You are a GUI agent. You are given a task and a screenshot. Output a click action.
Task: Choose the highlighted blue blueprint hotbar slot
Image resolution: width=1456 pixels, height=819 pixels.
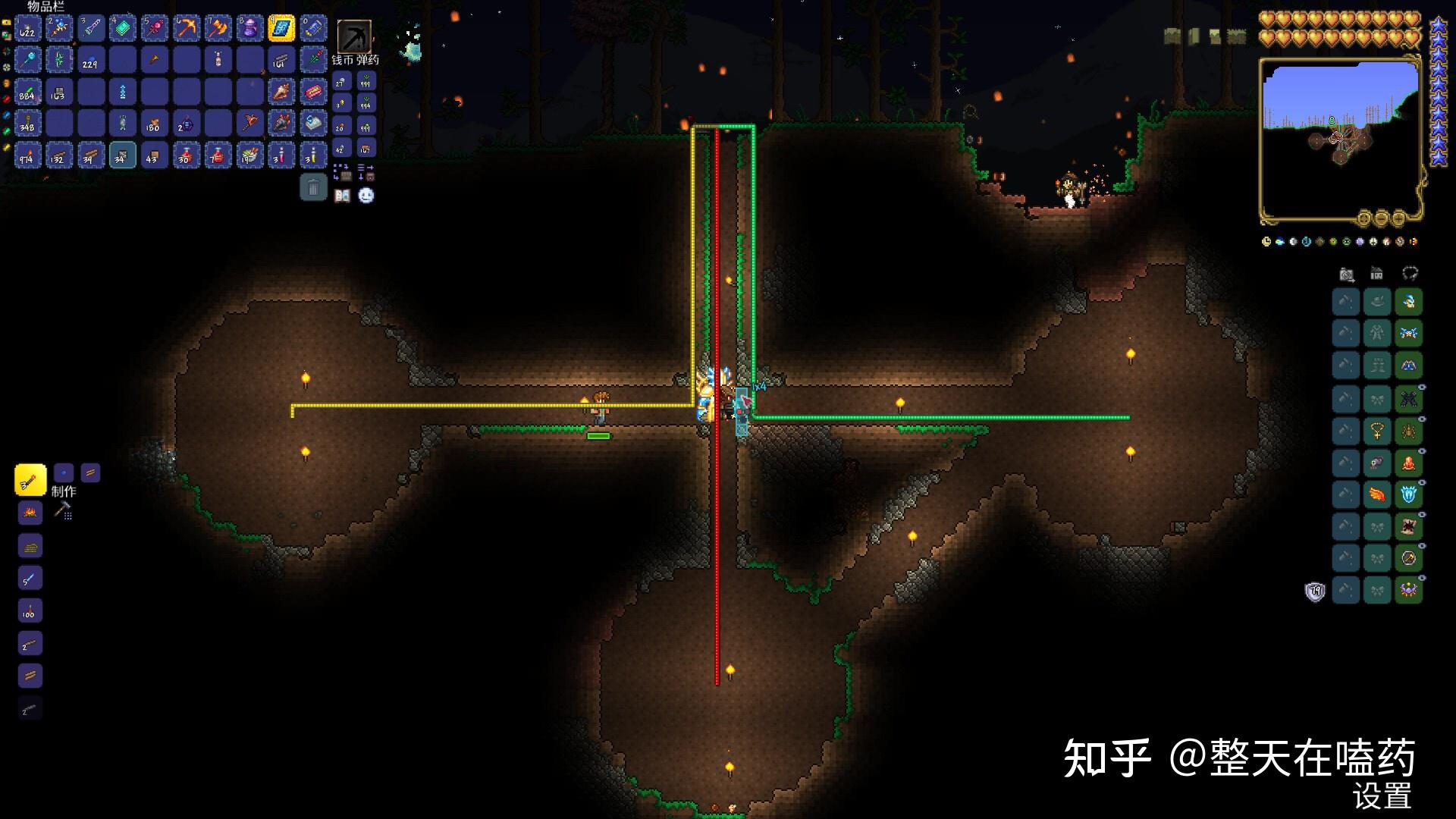(281, 28)
